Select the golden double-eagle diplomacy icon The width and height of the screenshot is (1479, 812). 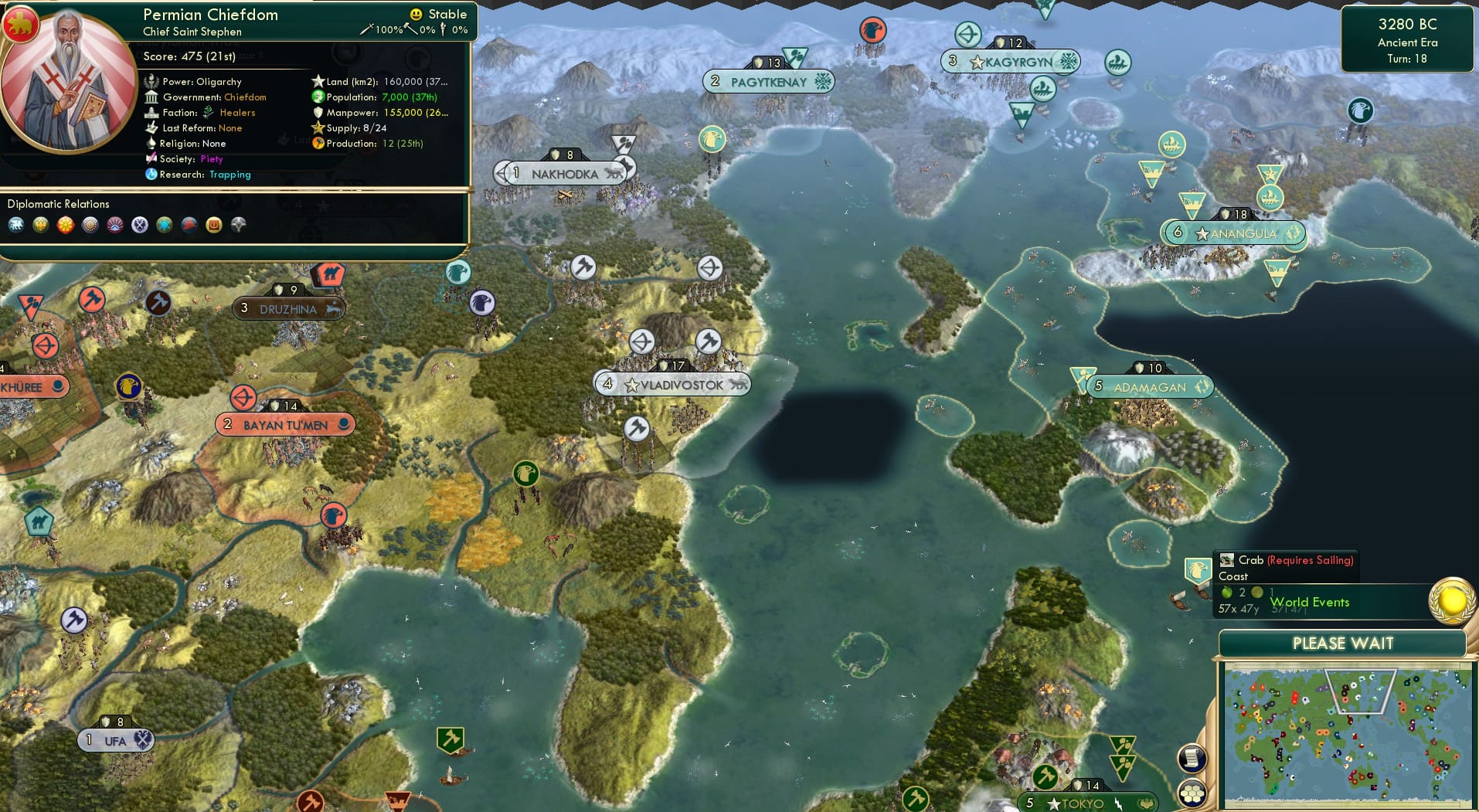click(x=41, y=225)
